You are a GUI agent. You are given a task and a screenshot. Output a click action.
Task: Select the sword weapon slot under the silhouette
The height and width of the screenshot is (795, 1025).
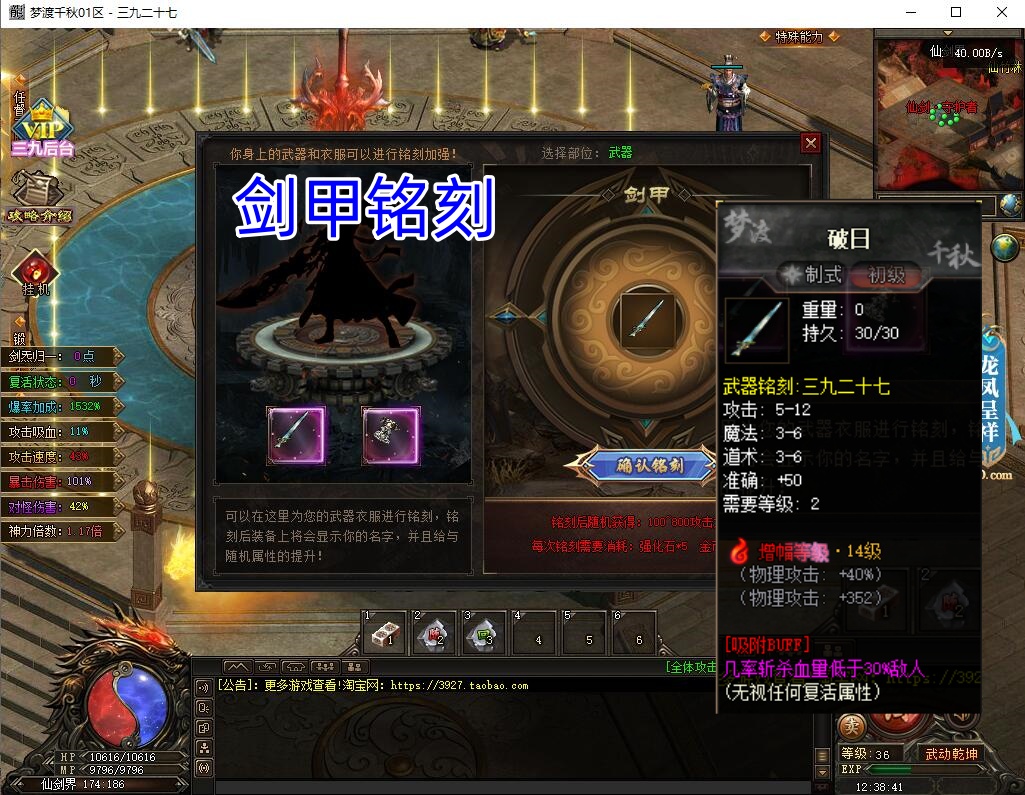pos(296,435)
